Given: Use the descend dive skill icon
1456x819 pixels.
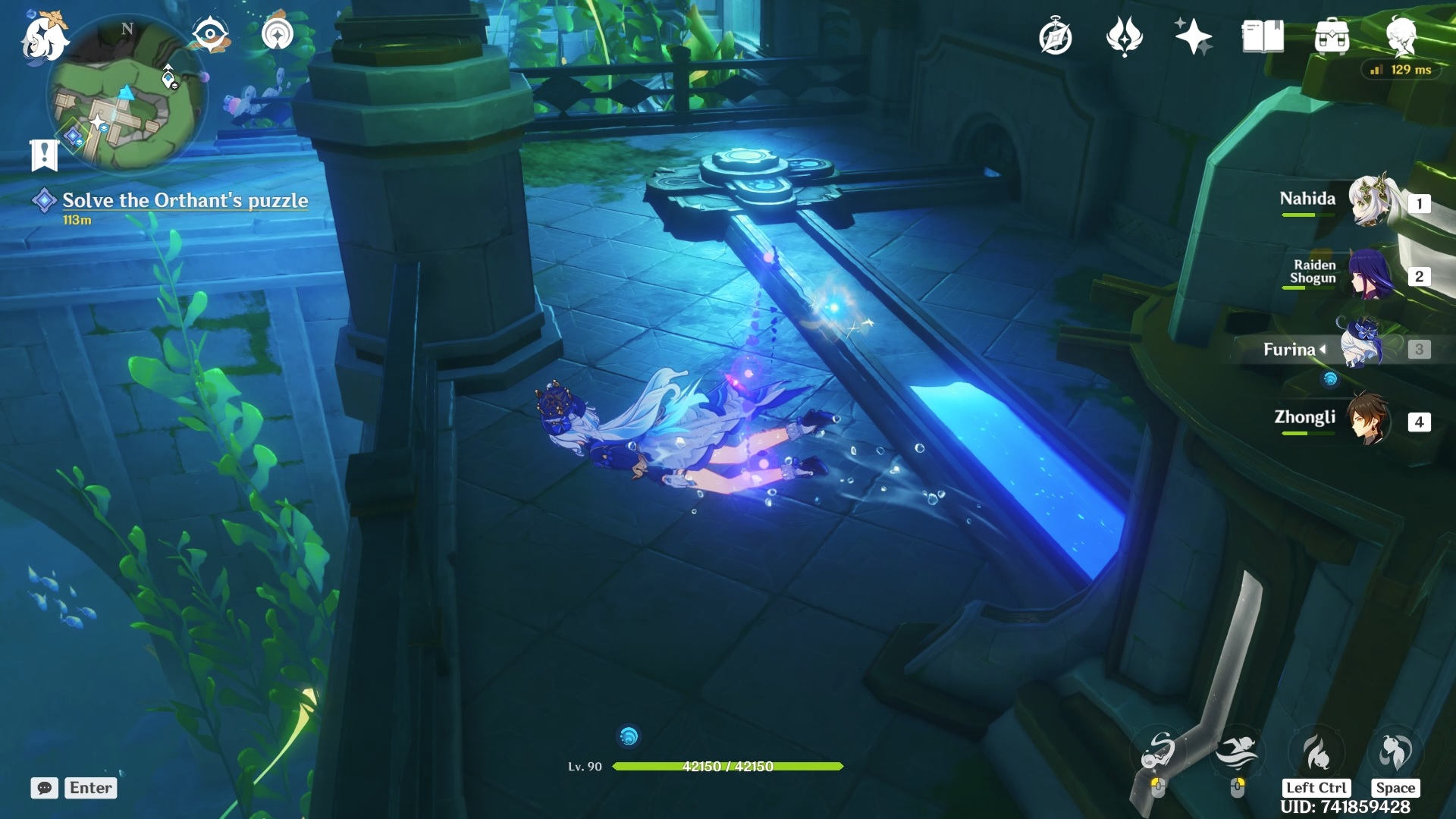Looking at the screenshot, I should (x=1316, y=753).
